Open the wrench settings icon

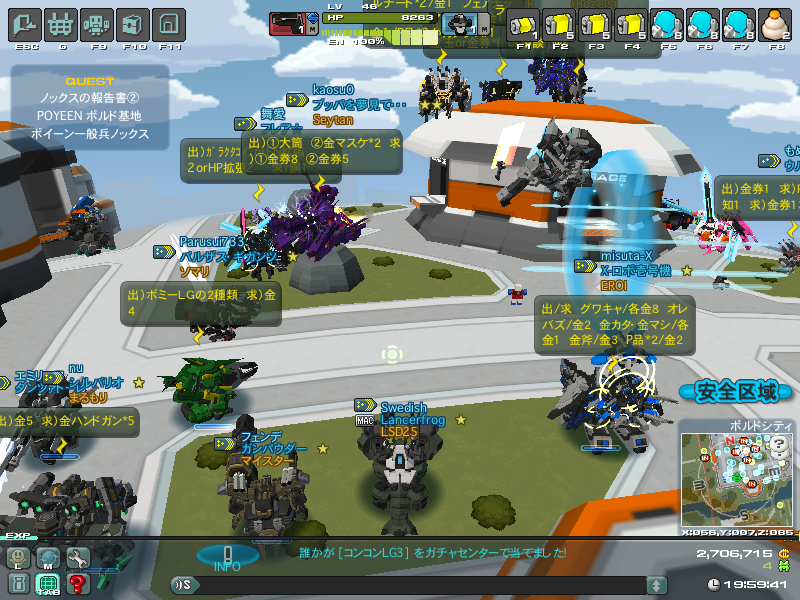[78, 558]
